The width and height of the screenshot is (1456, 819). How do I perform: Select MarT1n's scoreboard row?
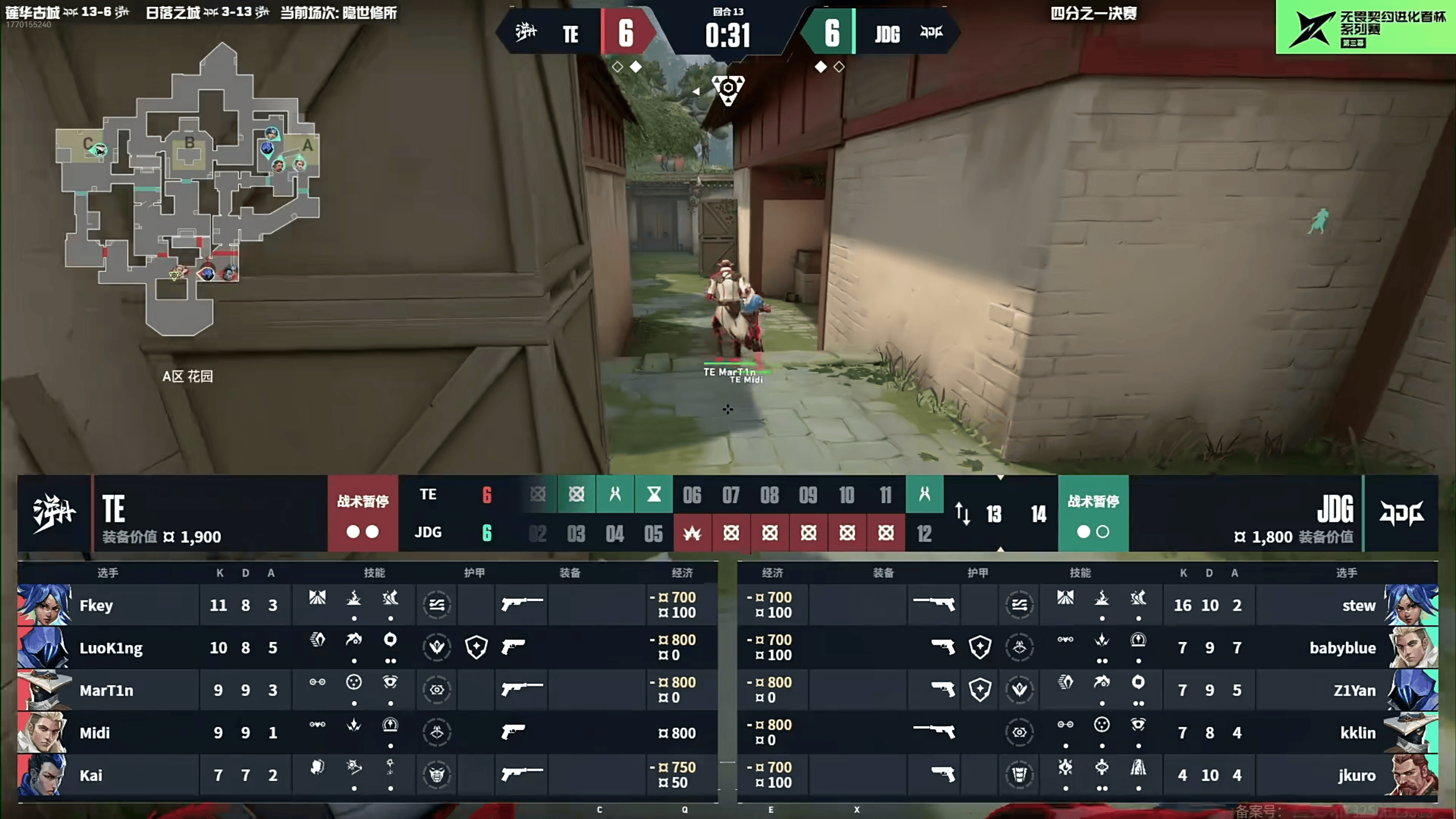click(x=367, y=690)
